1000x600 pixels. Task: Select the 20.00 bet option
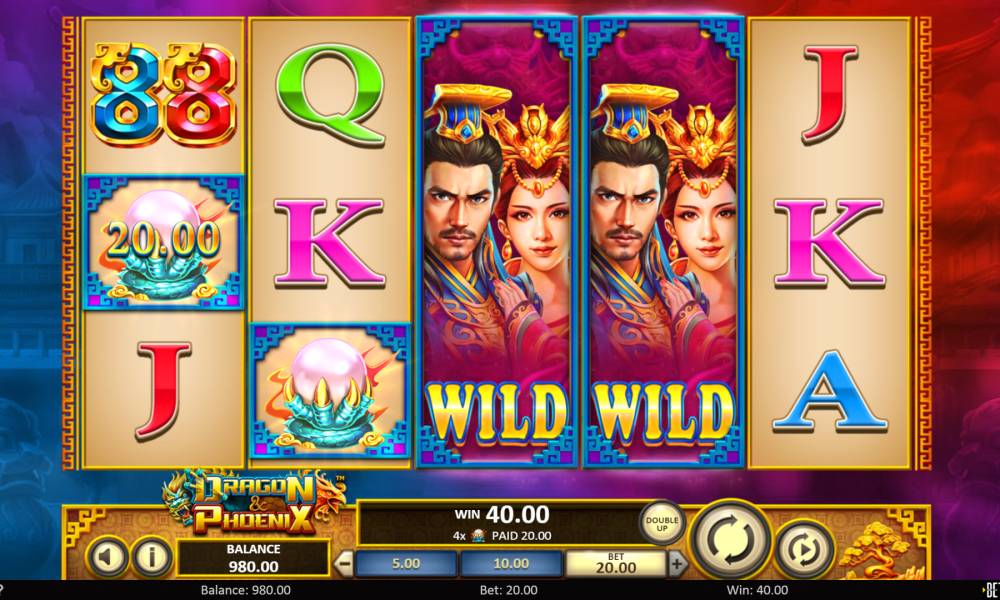pyautogui.click(x=614, y=563)
